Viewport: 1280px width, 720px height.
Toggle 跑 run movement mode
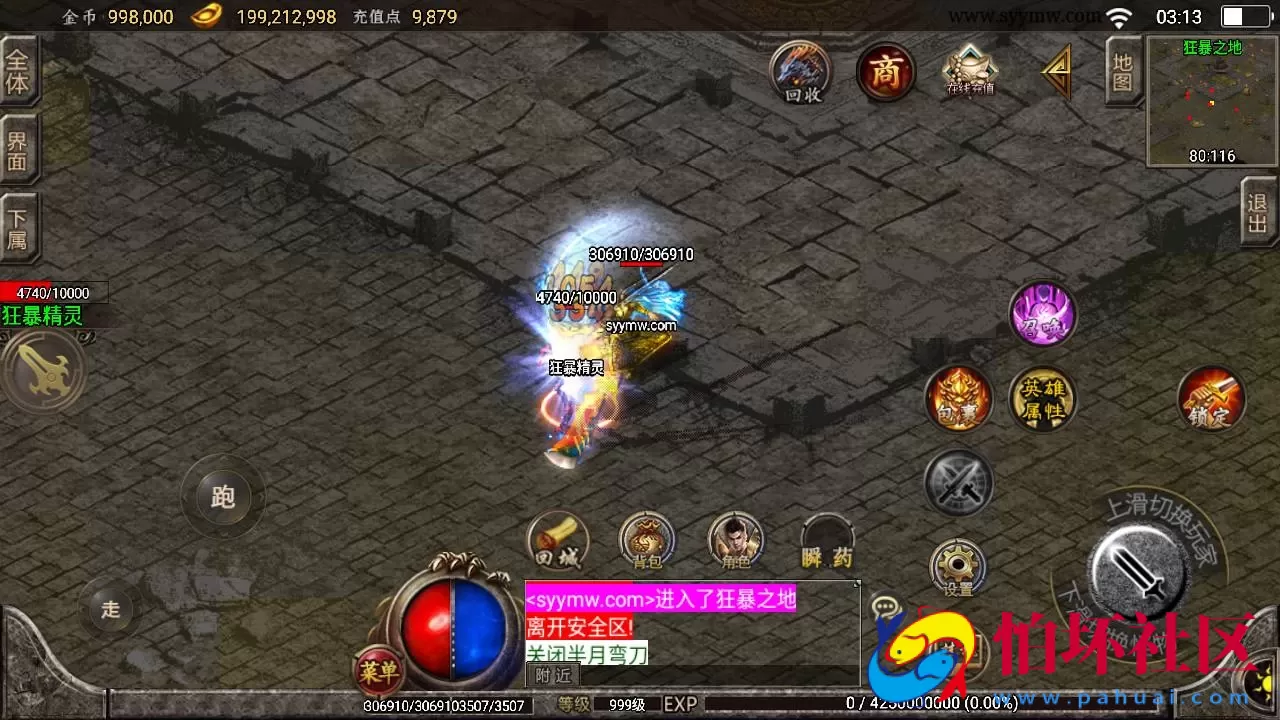[x=223, y=498]
